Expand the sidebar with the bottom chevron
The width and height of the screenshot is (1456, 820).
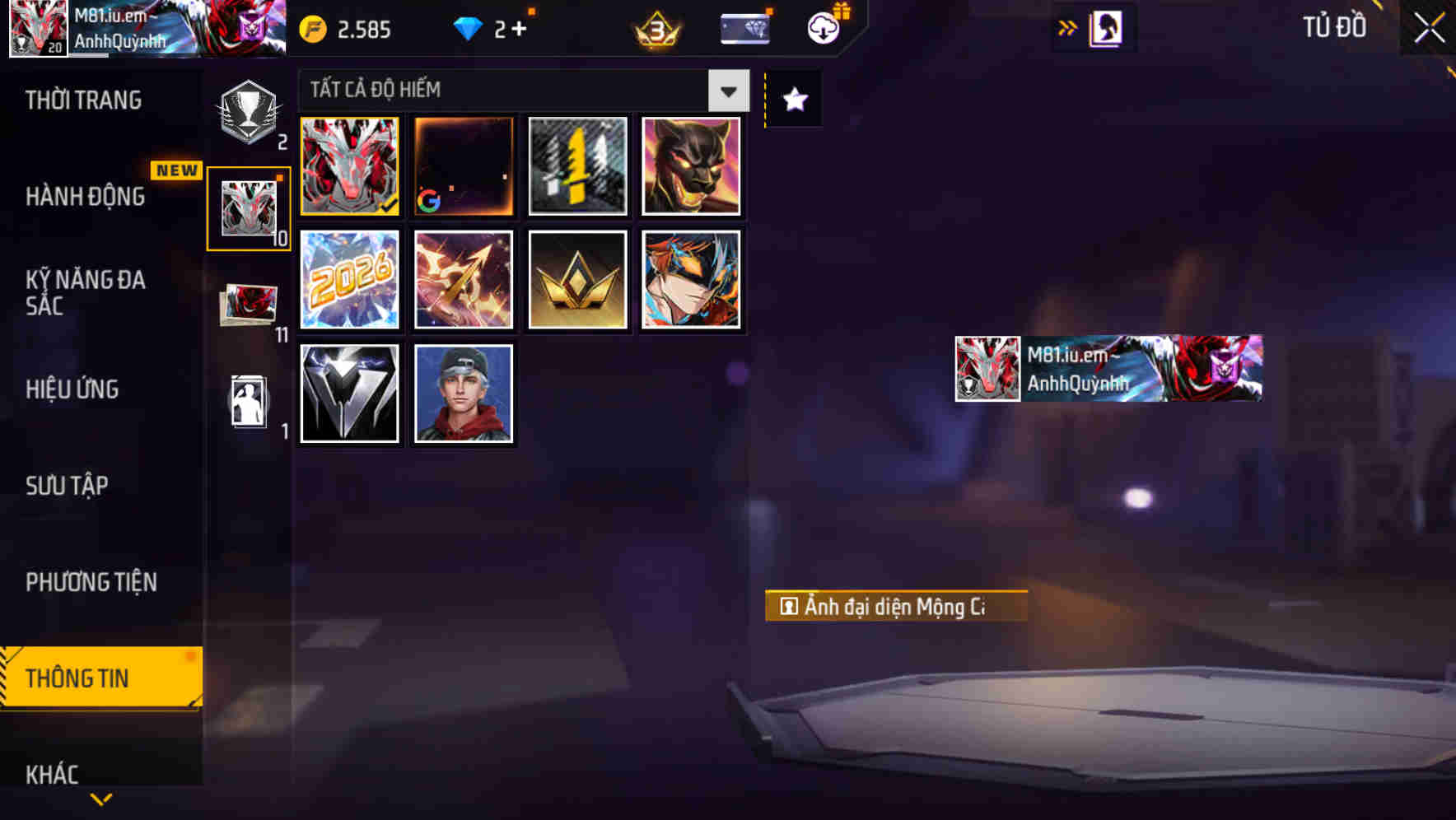[100, 797]
